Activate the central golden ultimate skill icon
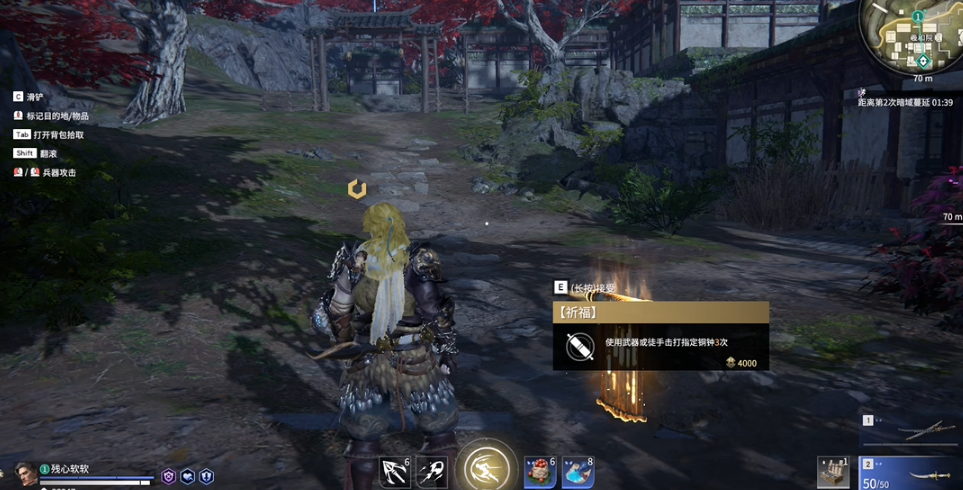The height and width of the screenshot is (490, 963). coord(487,468)
